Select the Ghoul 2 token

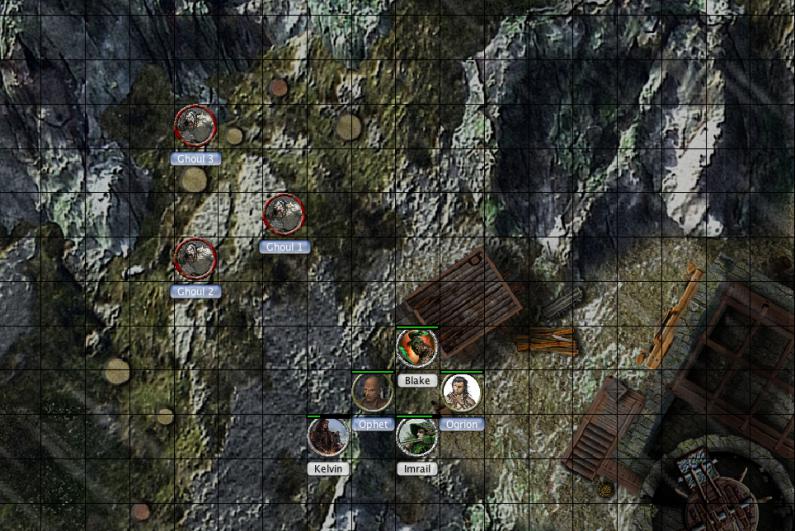coord(195,258)
